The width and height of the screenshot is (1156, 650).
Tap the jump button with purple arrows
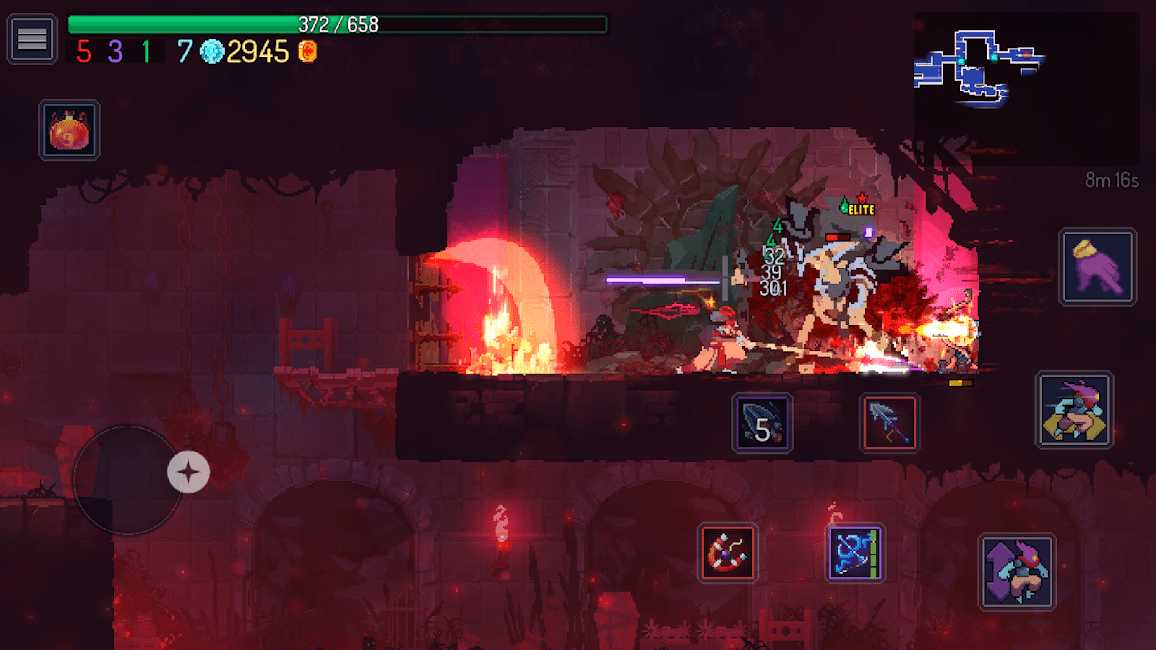coord(1016,572)
